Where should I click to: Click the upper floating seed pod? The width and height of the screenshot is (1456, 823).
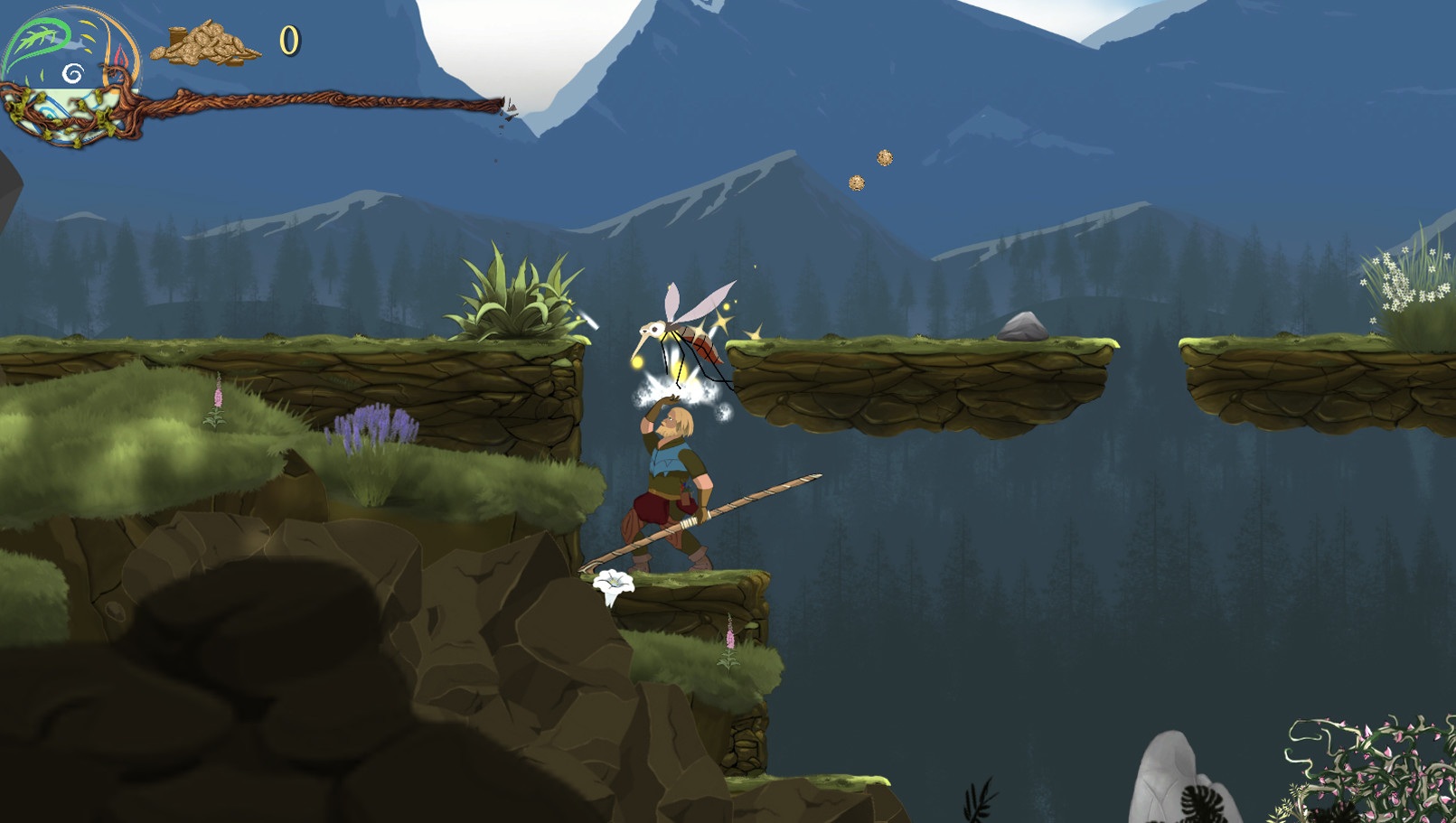pyautogui.click(x=883, y=157)
